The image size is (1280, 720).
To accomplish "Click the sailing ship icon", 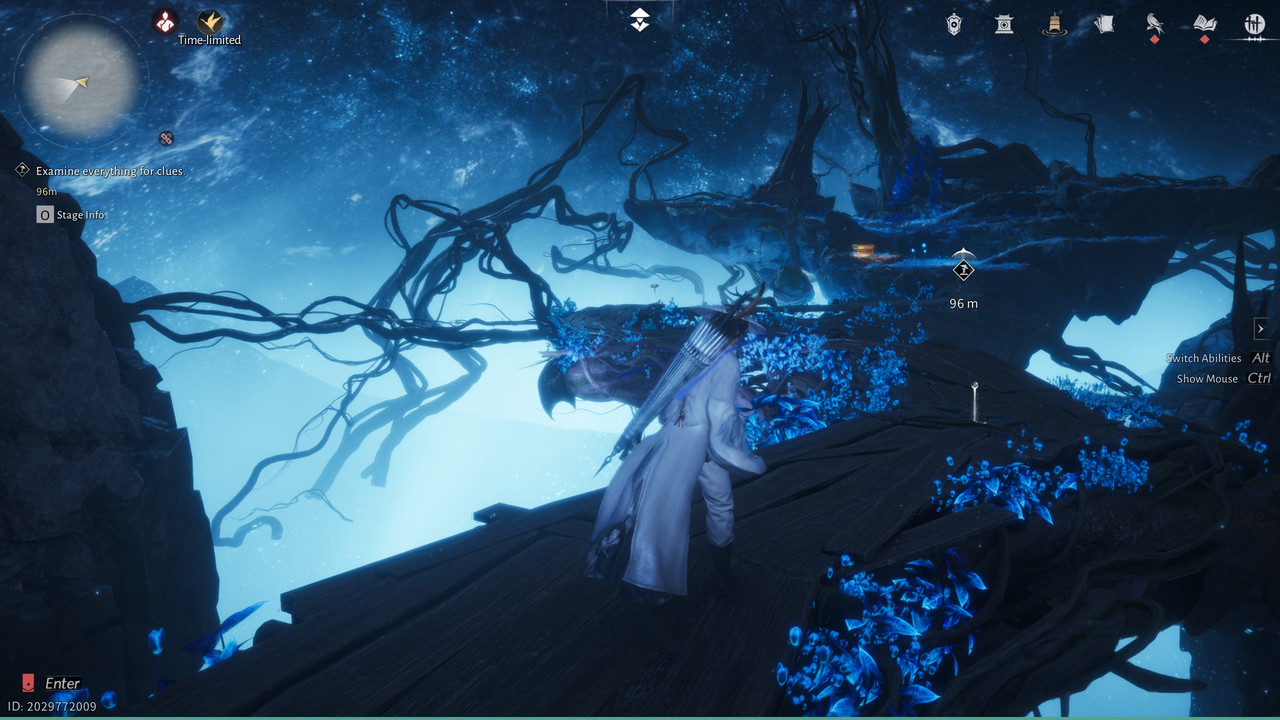I will click(1053, 24).
